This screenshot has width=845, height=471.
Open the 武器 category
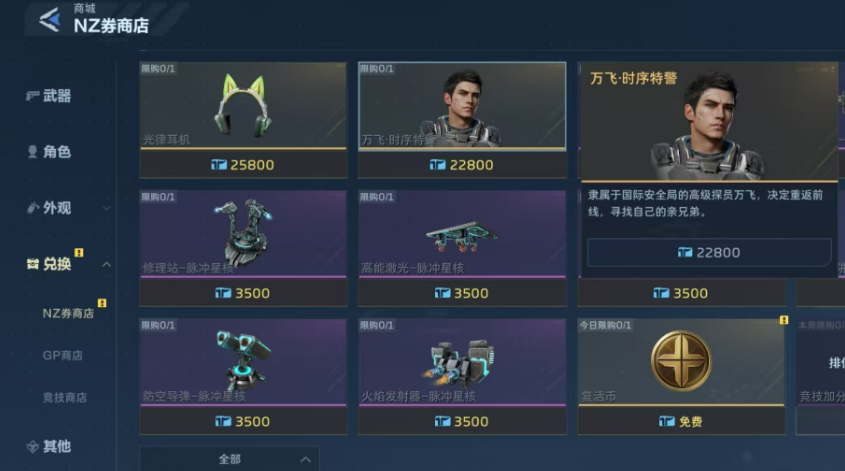click(56, 96)
